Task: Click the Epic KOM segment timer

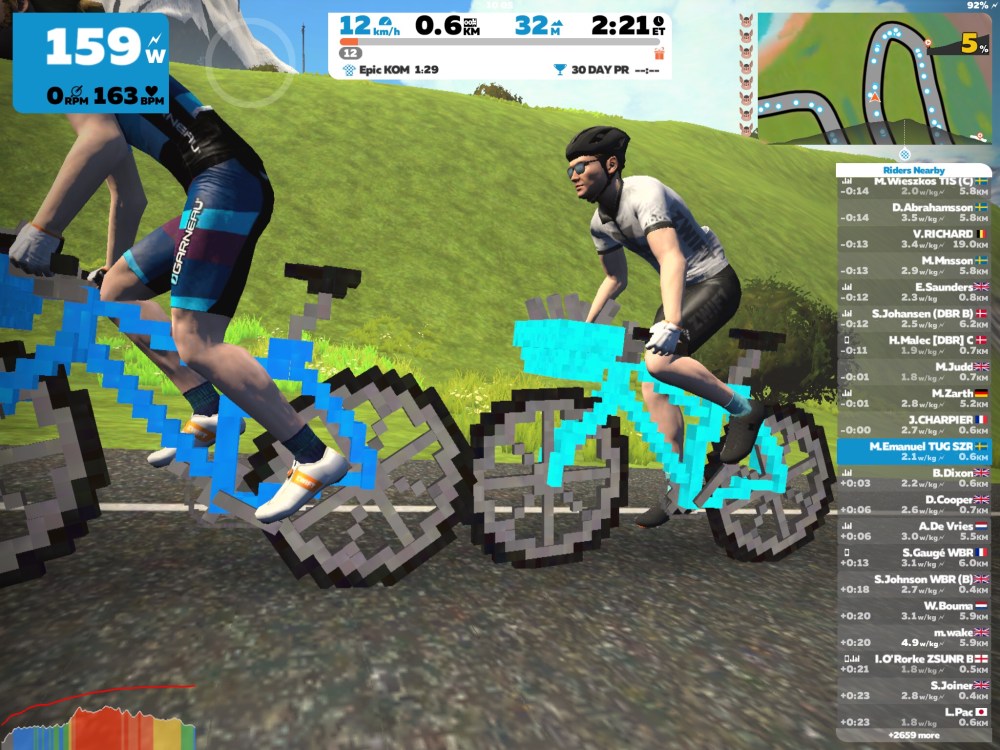Action: pos(390,70)
